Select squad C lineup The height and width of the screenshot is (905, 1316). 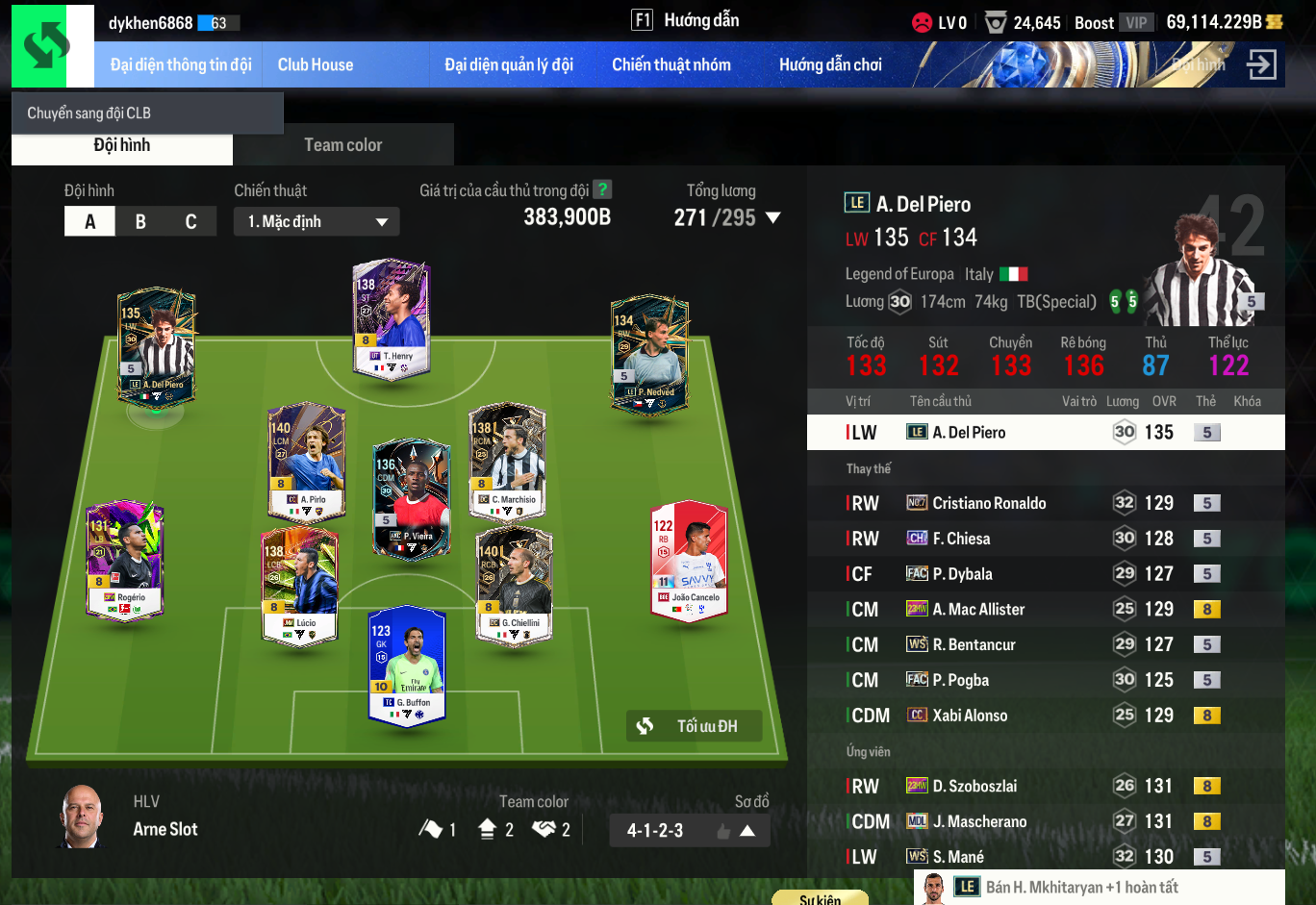click(x=190, y=221)
